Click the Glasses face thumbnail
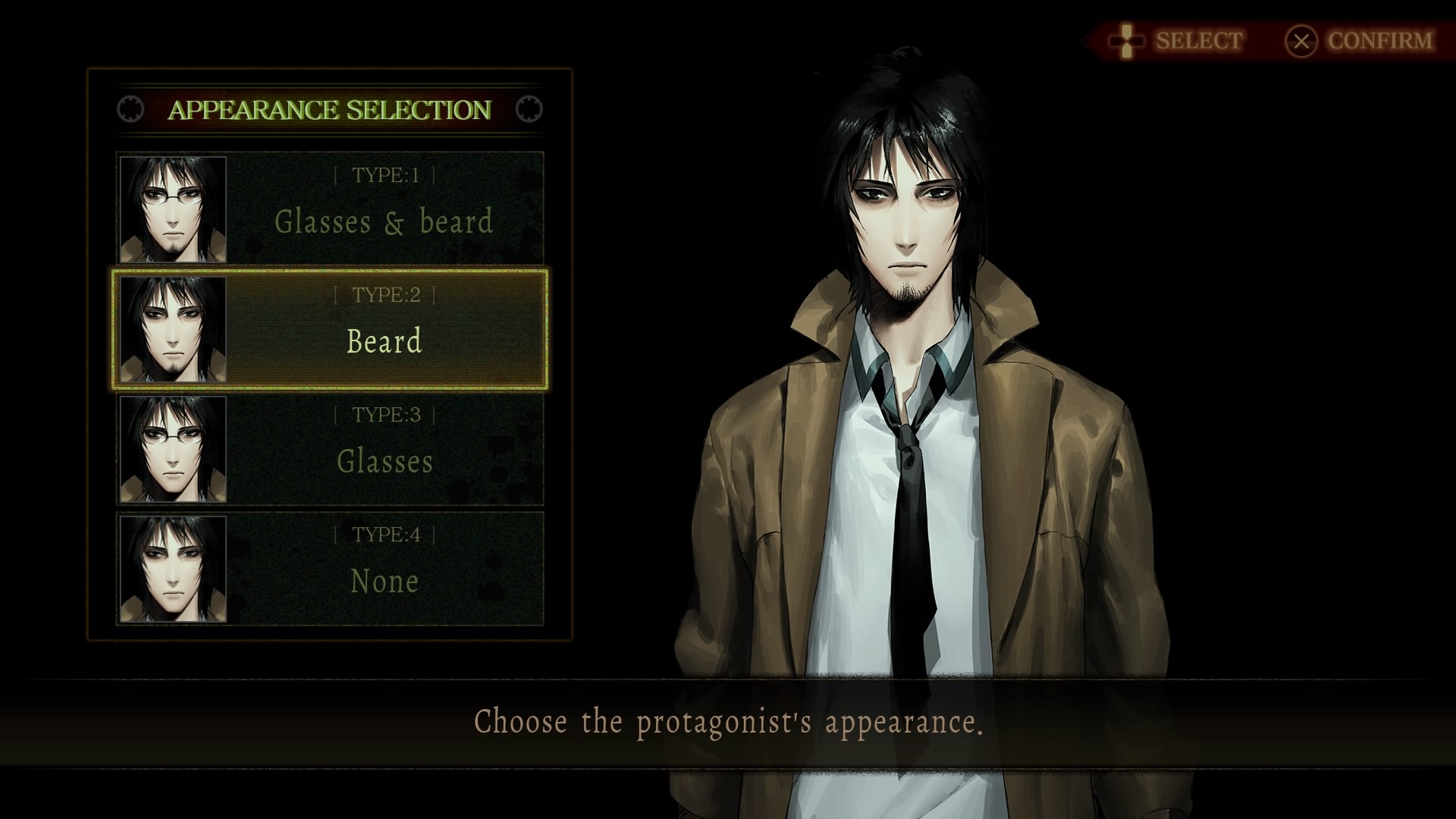Viewport: 1456px width, 819px height. (173, 448)
